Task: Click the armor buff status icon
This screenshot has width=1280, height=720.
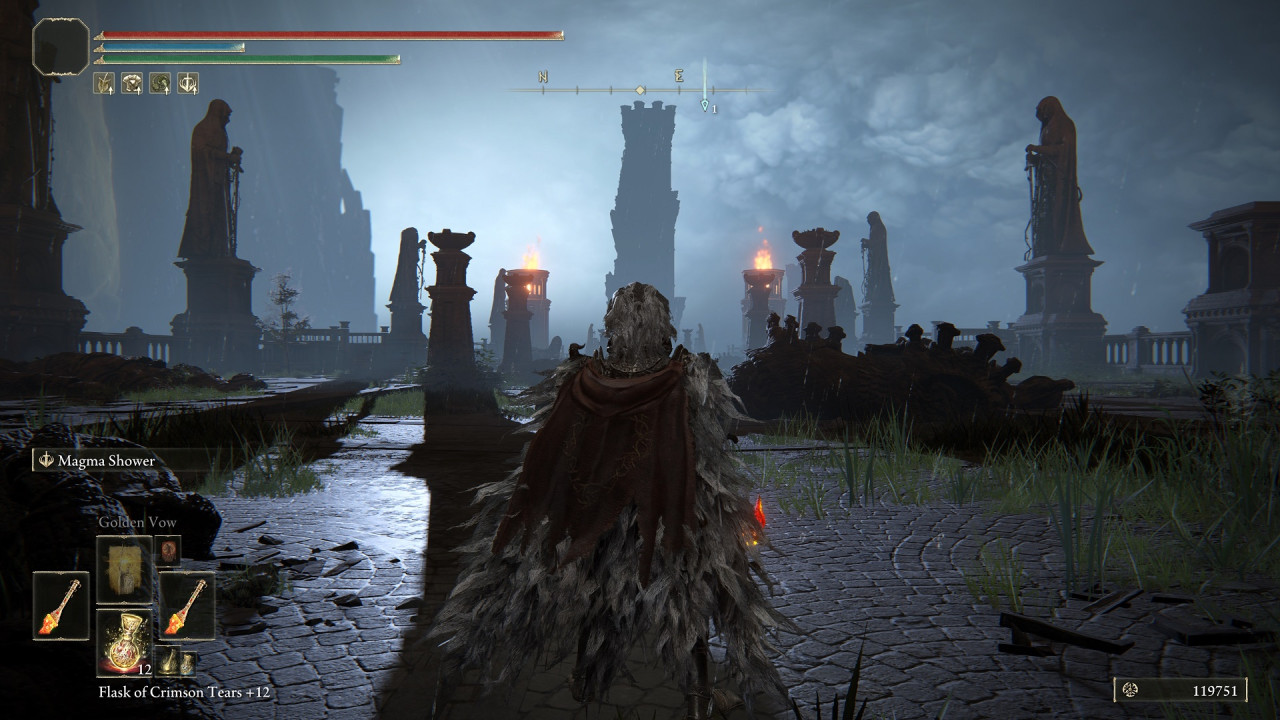Action: click(132, 83)
